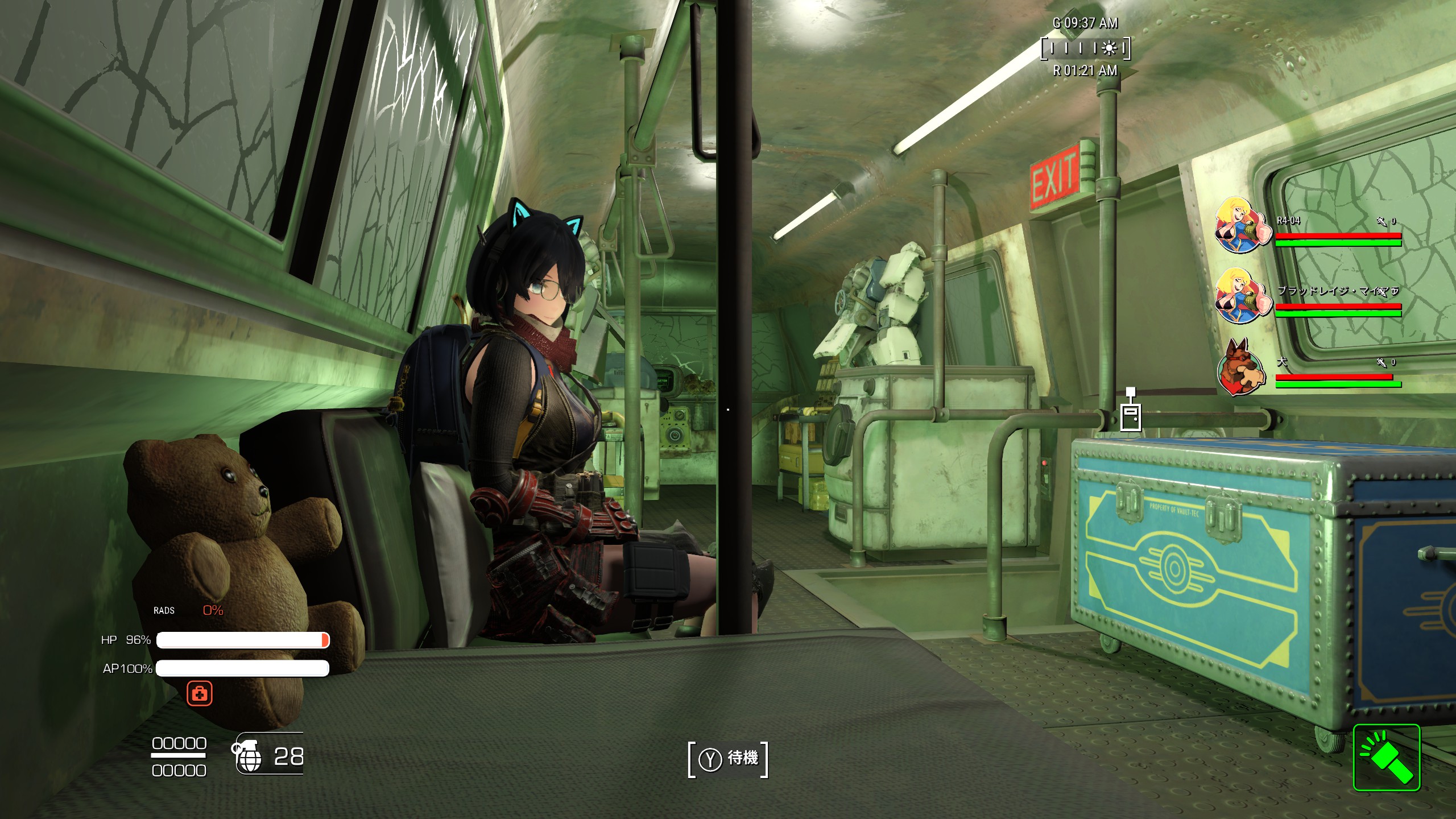
Task: Click the red medkit icon
Action: 200,693
